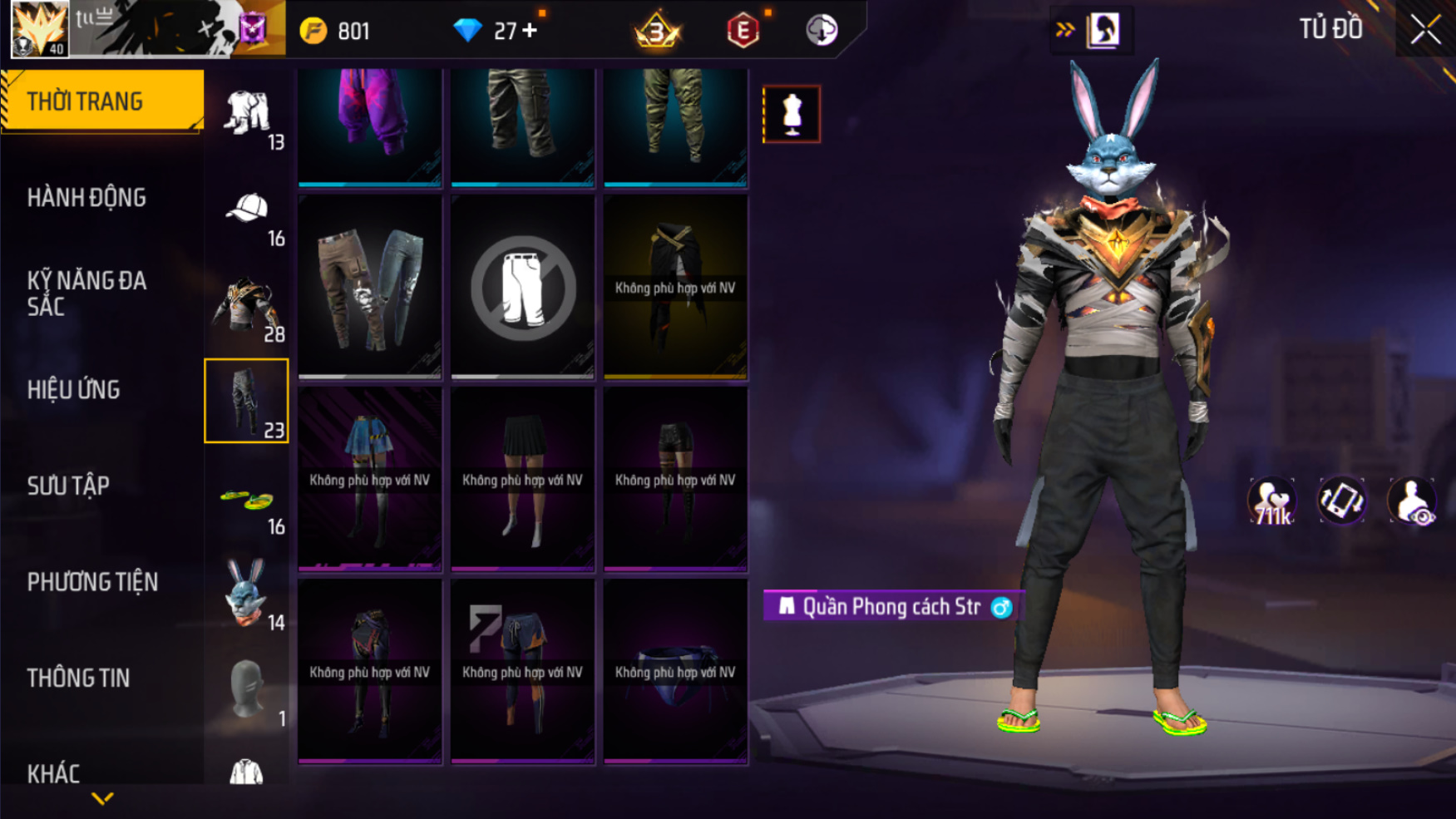Close the wardrobe with the X button
The image size is (1456, 819).
pyautogui.click(x=1425, y=30)
